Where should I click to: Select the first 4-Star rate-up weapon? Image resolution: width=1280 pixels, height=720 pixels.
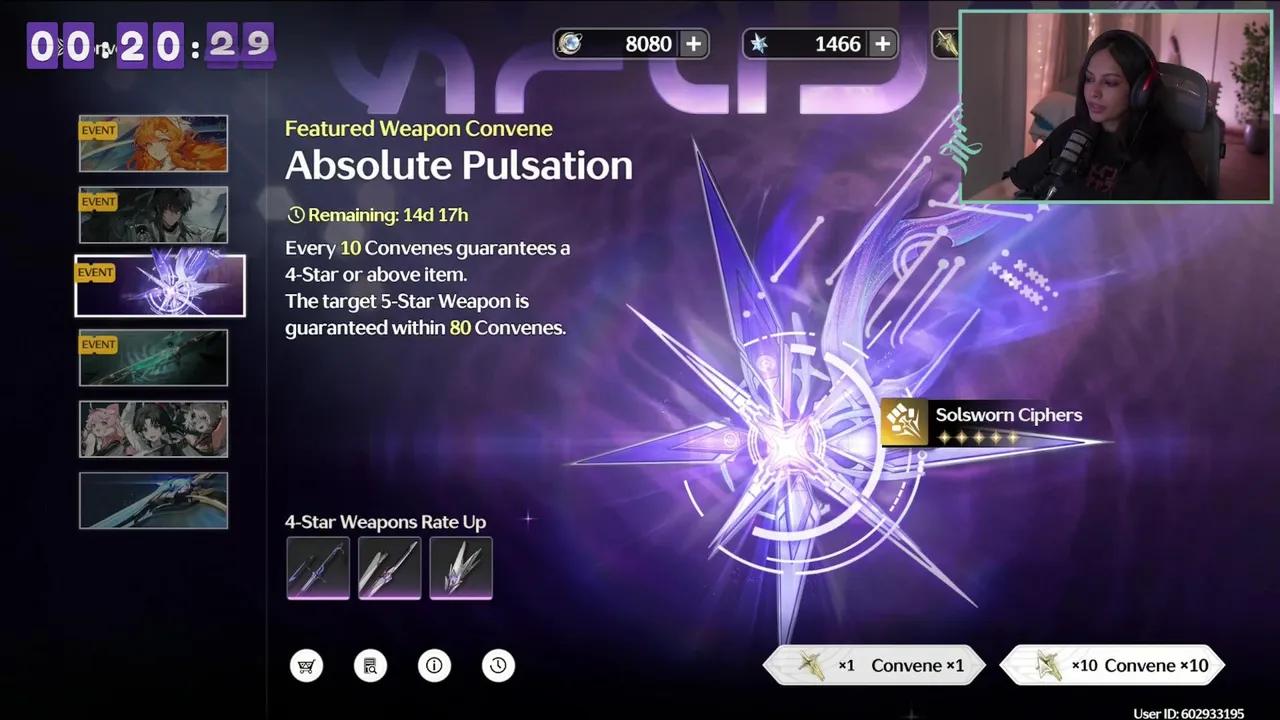[318, 568]
